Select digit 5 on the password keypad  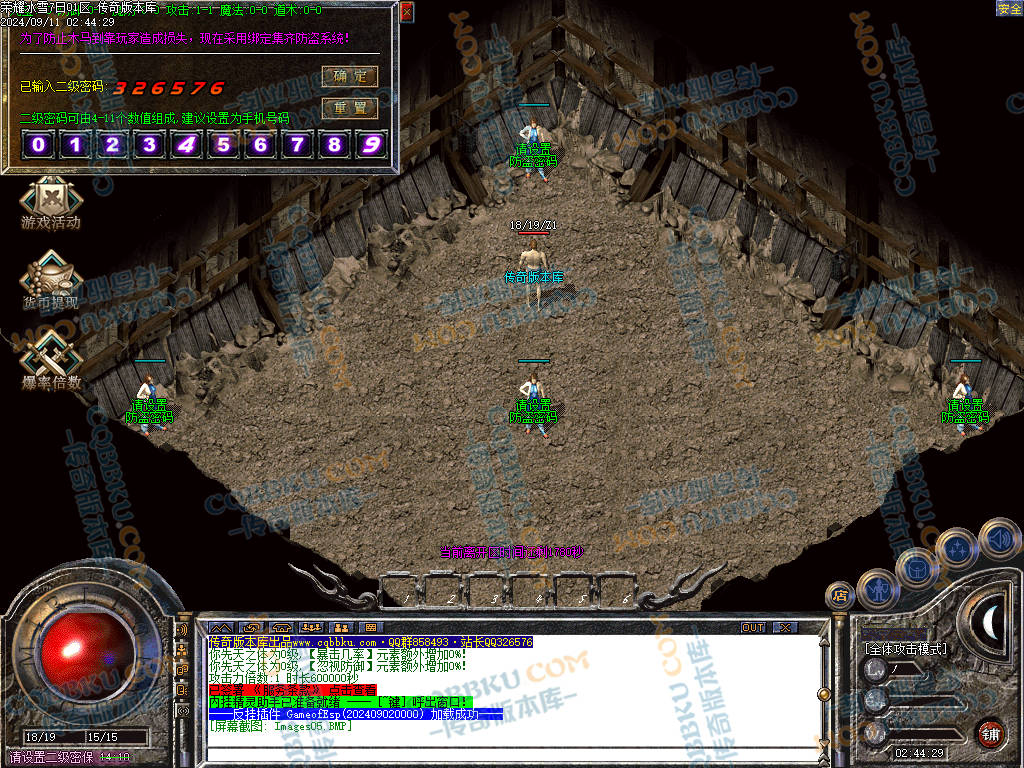pos(224,145)
